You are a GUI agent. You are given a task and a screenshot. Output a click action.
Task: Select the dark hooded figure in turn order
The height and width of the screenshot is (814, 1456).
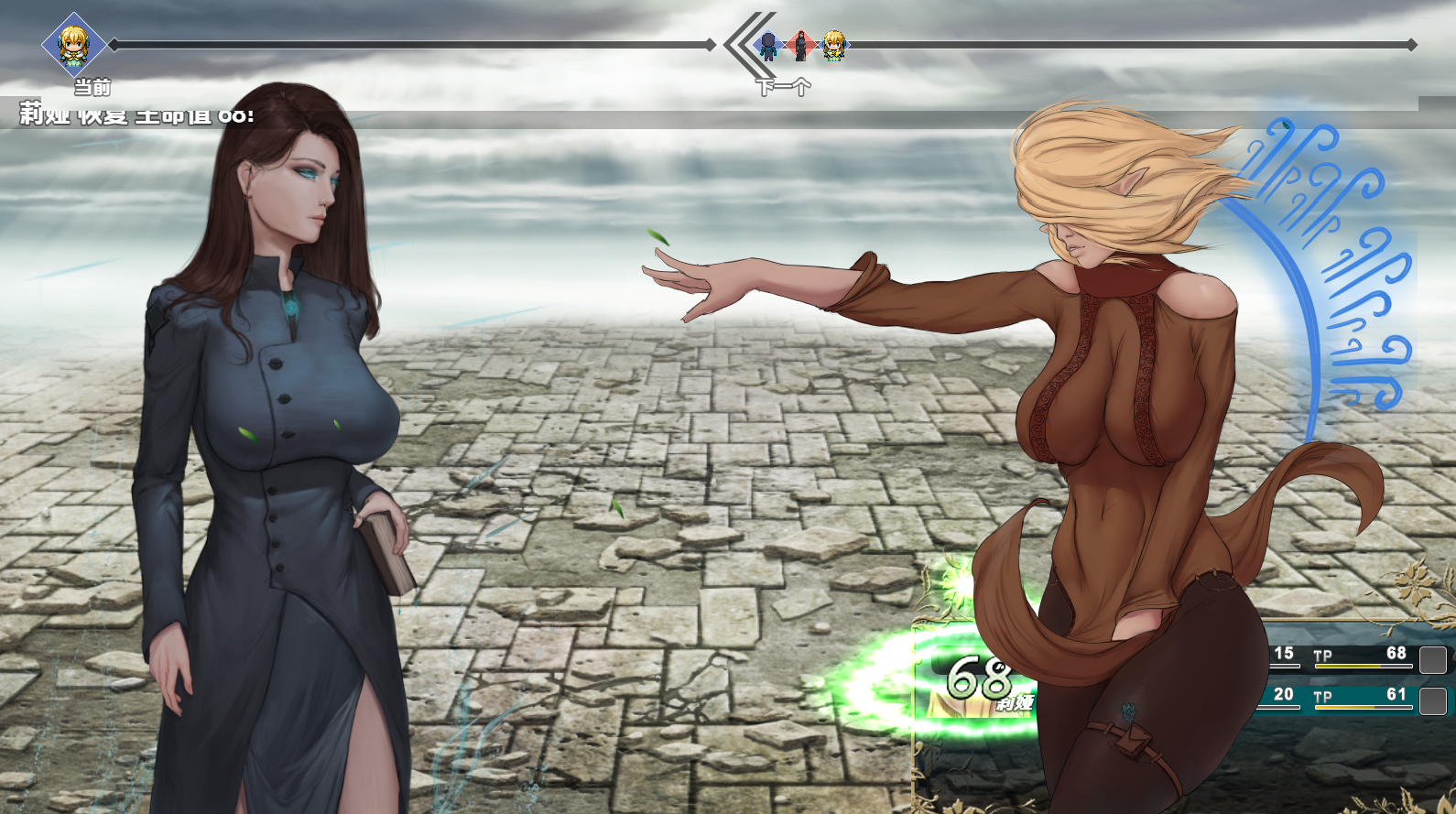tap(769, 45)
